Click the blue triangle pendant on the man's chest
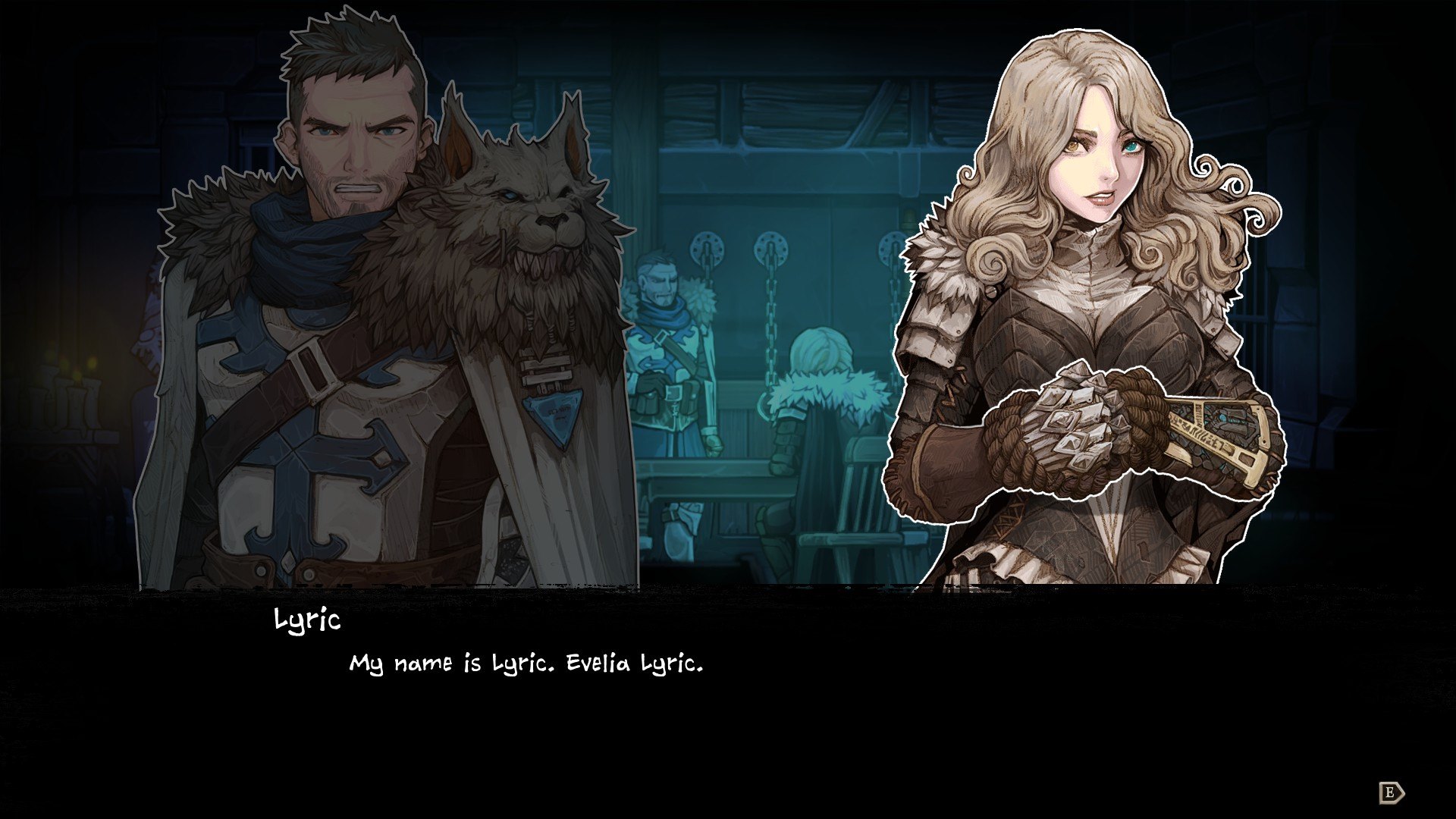 pos(554,413)
